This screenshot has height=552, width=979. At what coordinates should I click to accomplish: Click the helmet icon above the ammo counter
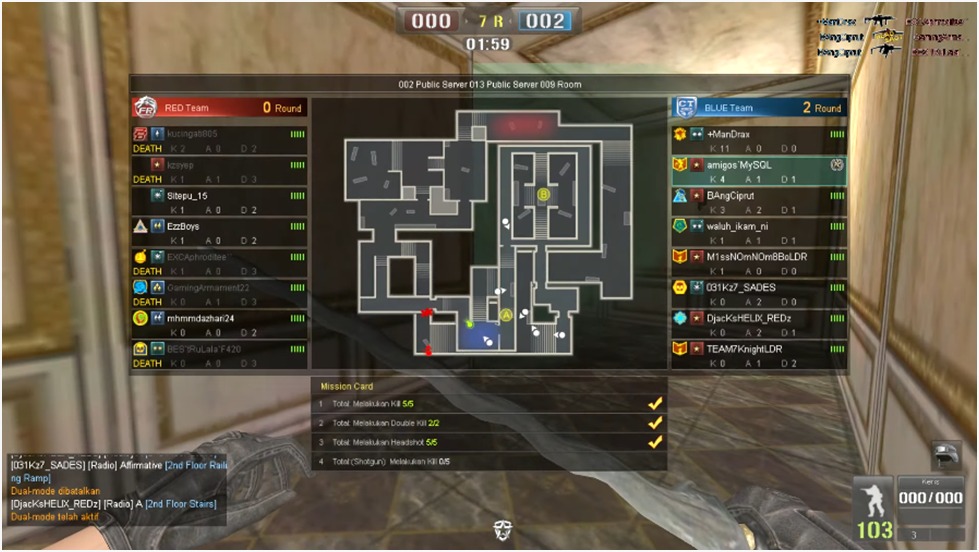coord(946,456)
